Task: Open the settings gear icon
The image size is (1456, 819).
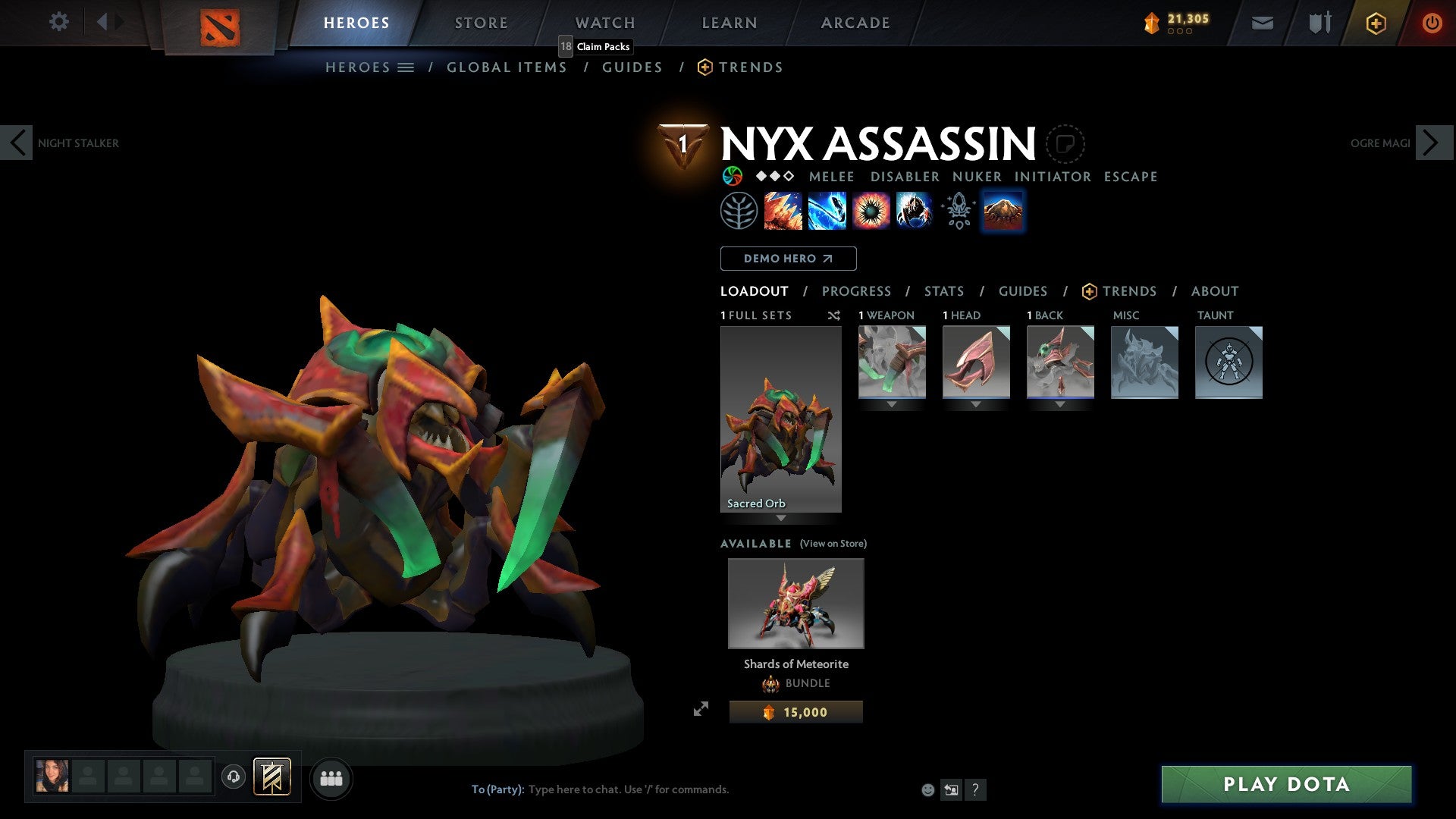Action: tap(58, 22)
